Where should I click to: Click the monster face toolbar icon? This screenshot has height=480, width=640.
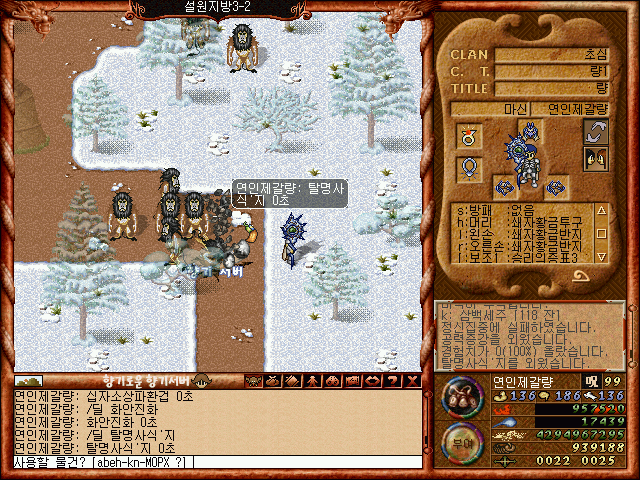pos(252,381)
